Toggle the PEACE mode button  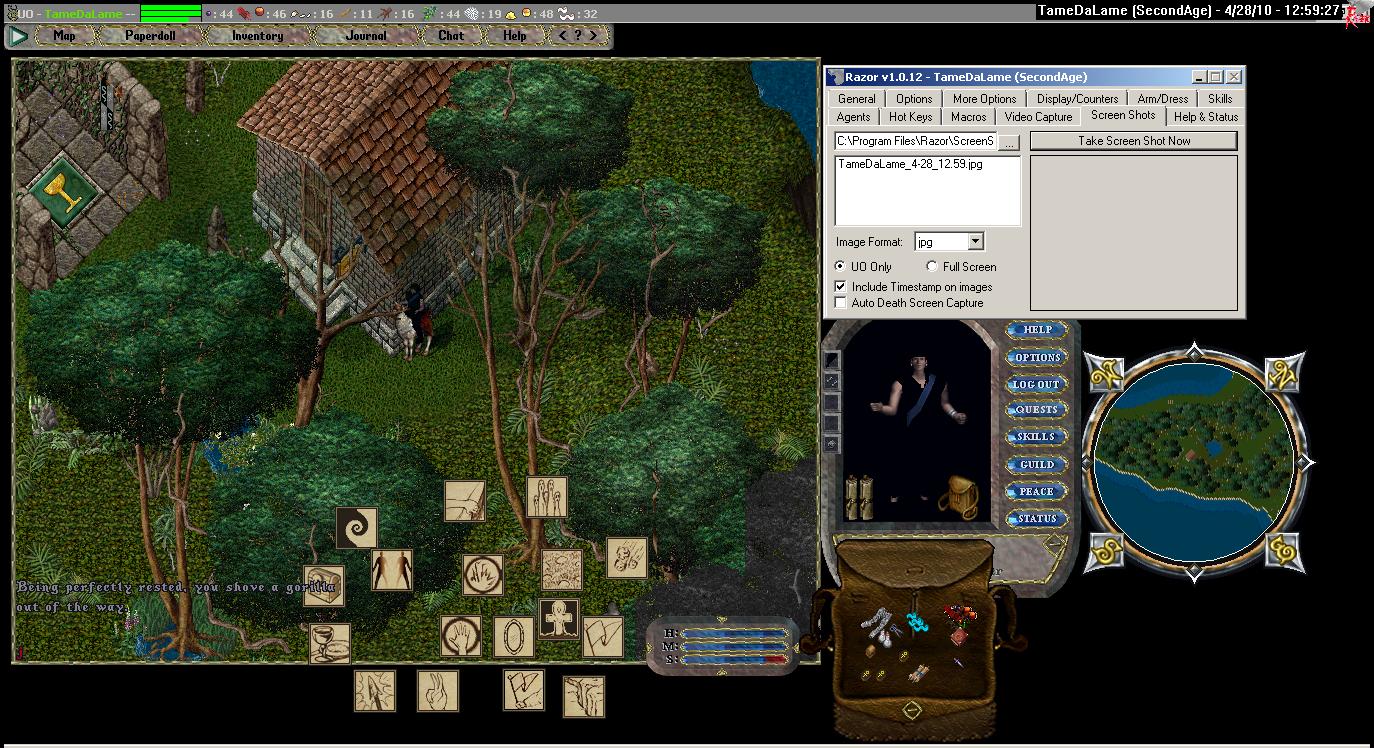1037,491
